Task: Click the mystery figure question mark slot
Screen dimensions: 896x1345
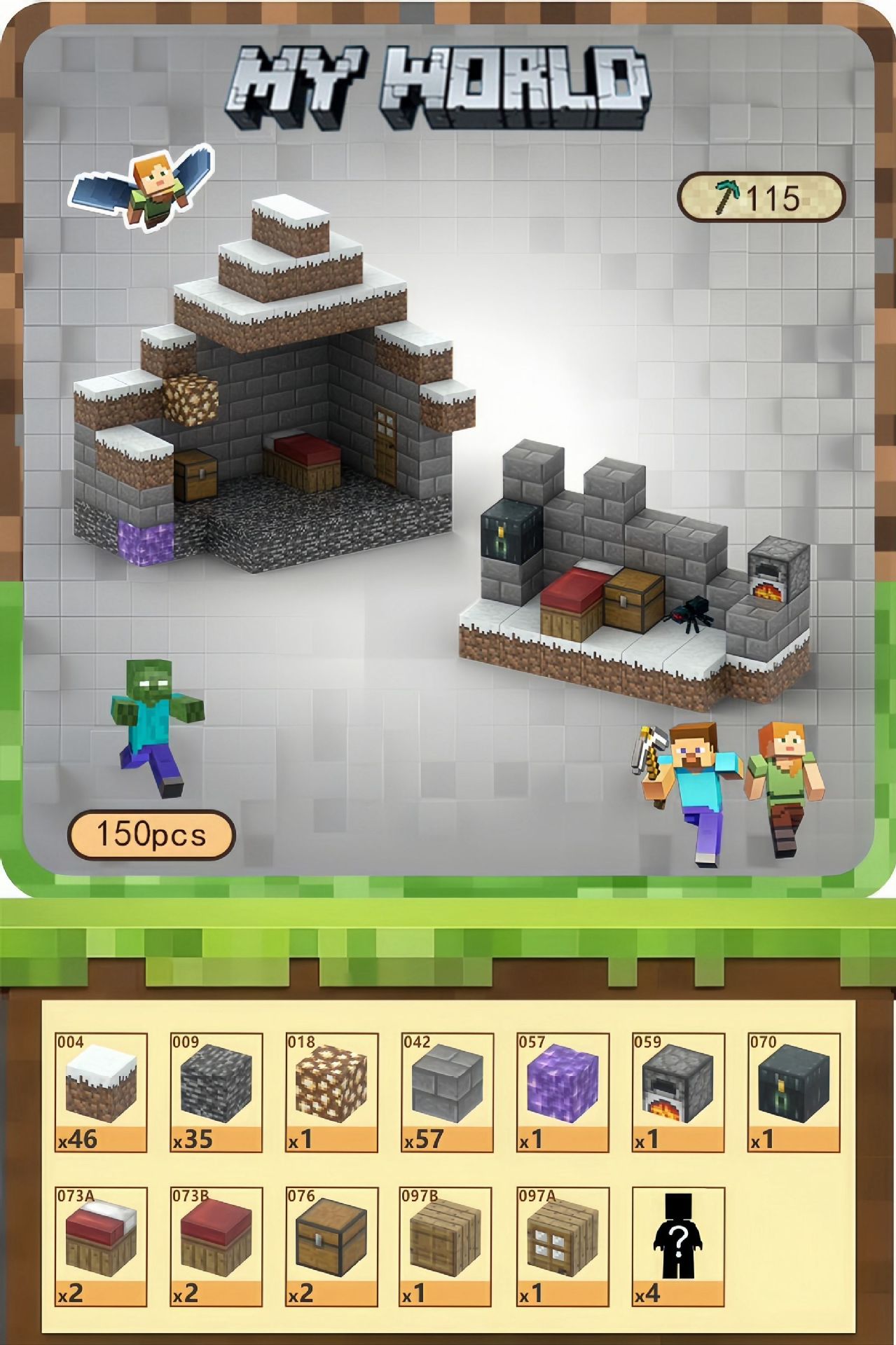Action: 678,1246
